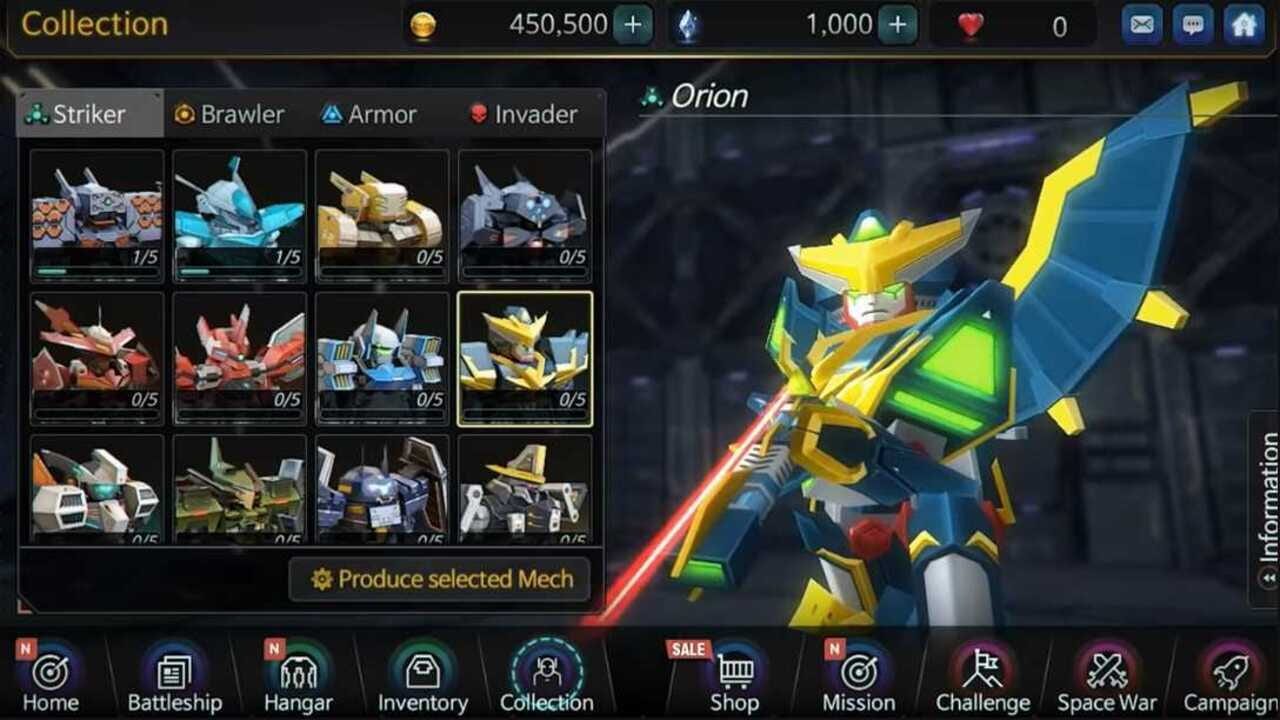Open the chat message icon
The width and height of the screenshot is (1280, 720).
1186,24
